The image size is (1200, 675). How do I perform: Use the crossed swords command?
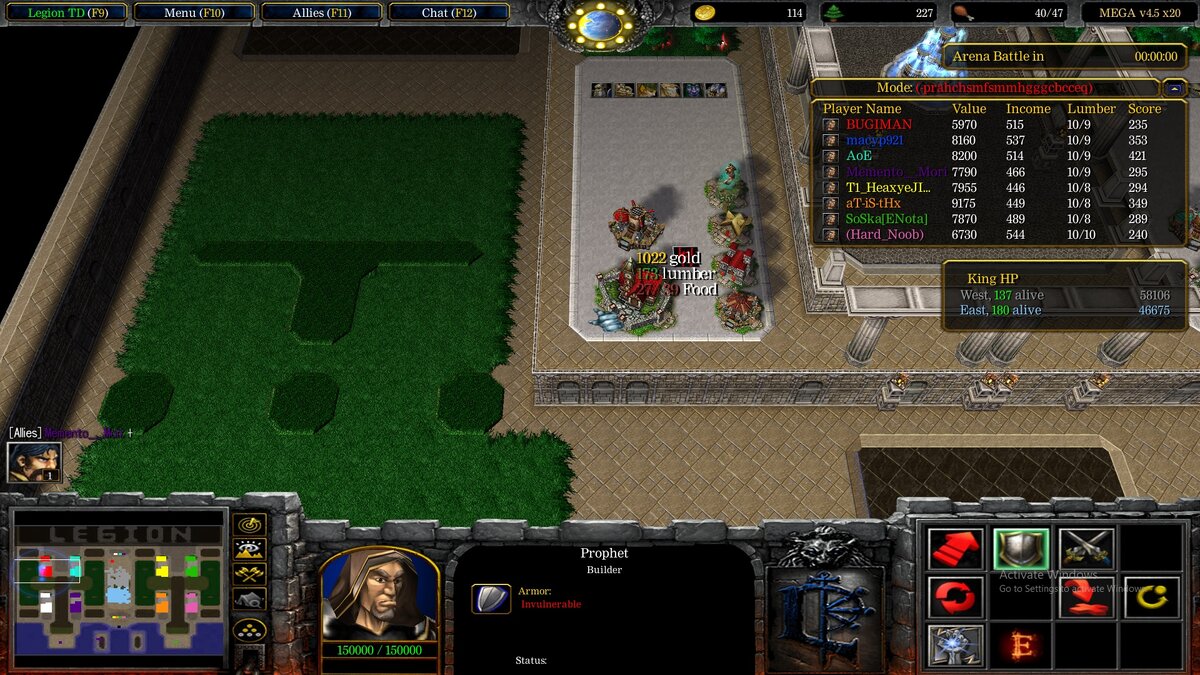pos(1087,549)
